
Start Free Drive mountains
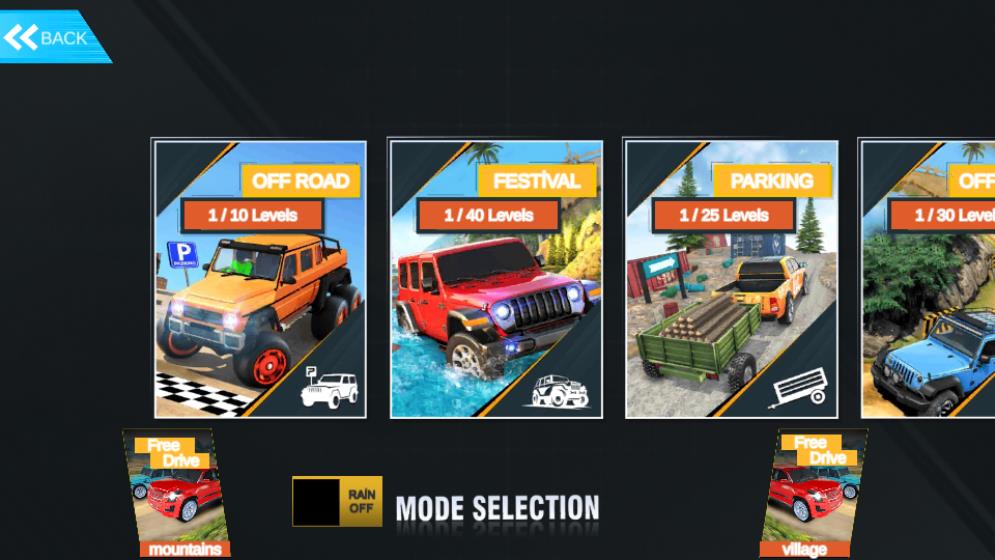tap(175, 493)
